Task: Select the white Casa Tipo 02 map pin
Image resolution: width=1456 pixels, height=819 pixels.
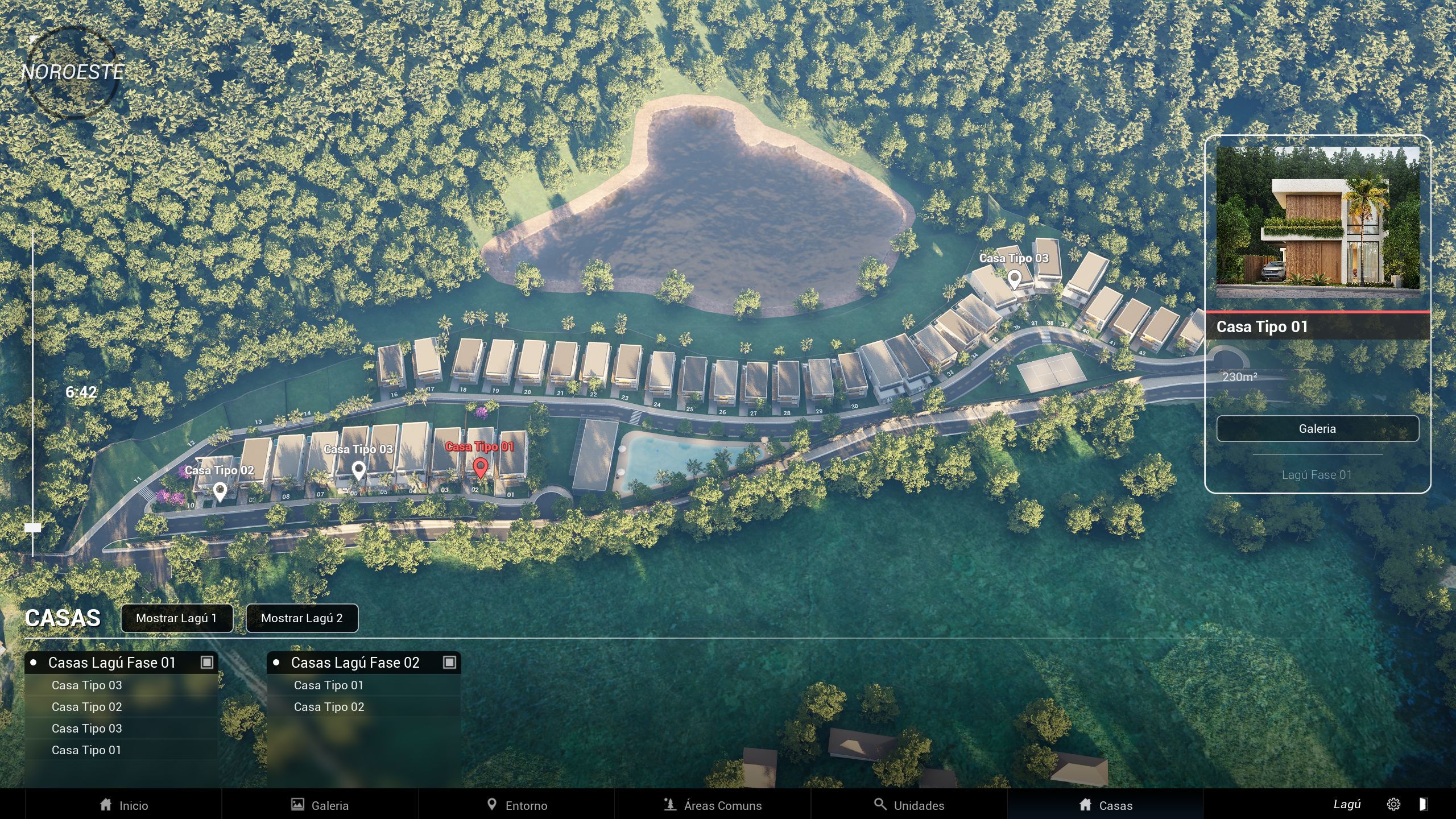Action: [220, 490]
